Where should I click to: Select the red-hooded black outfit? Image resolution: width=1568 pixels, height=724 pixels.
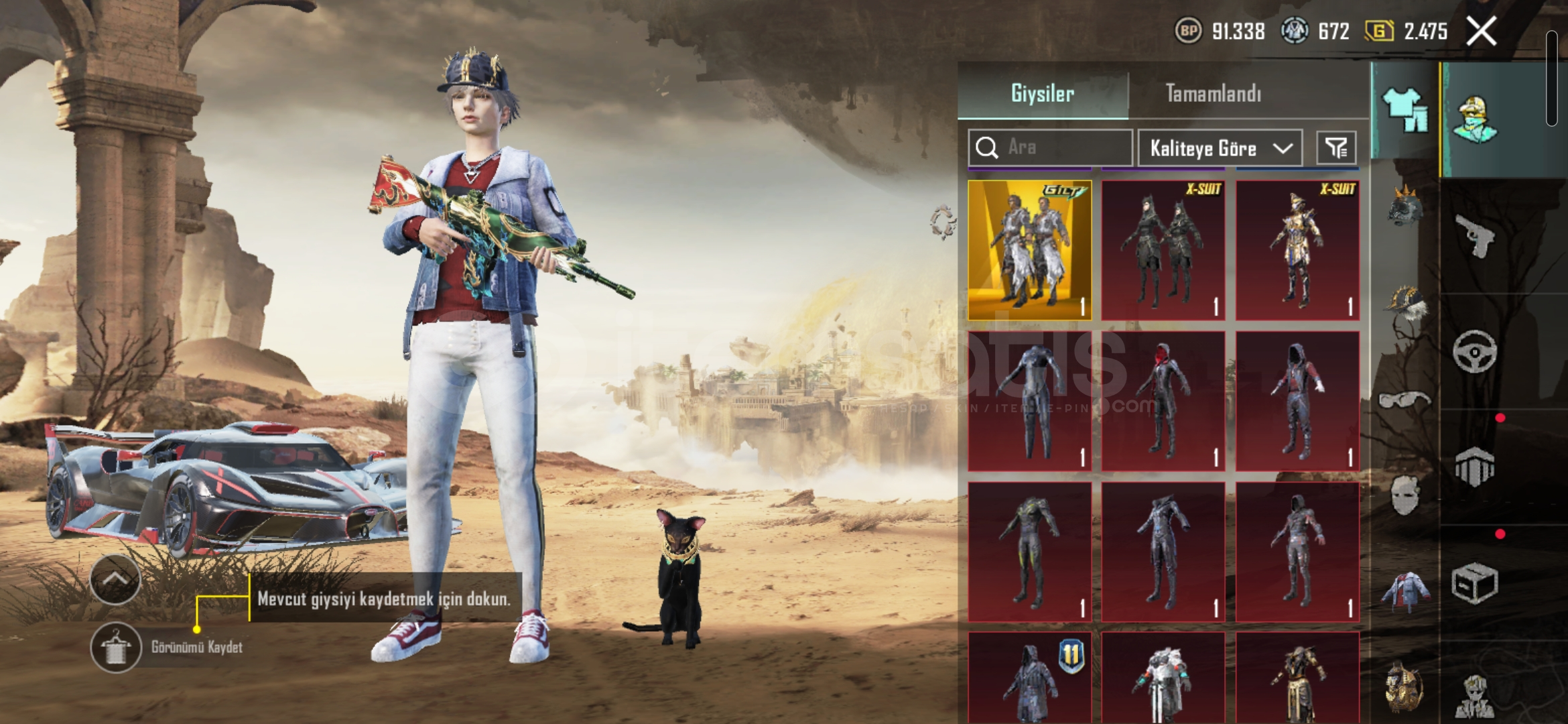tap(1163, 400)
